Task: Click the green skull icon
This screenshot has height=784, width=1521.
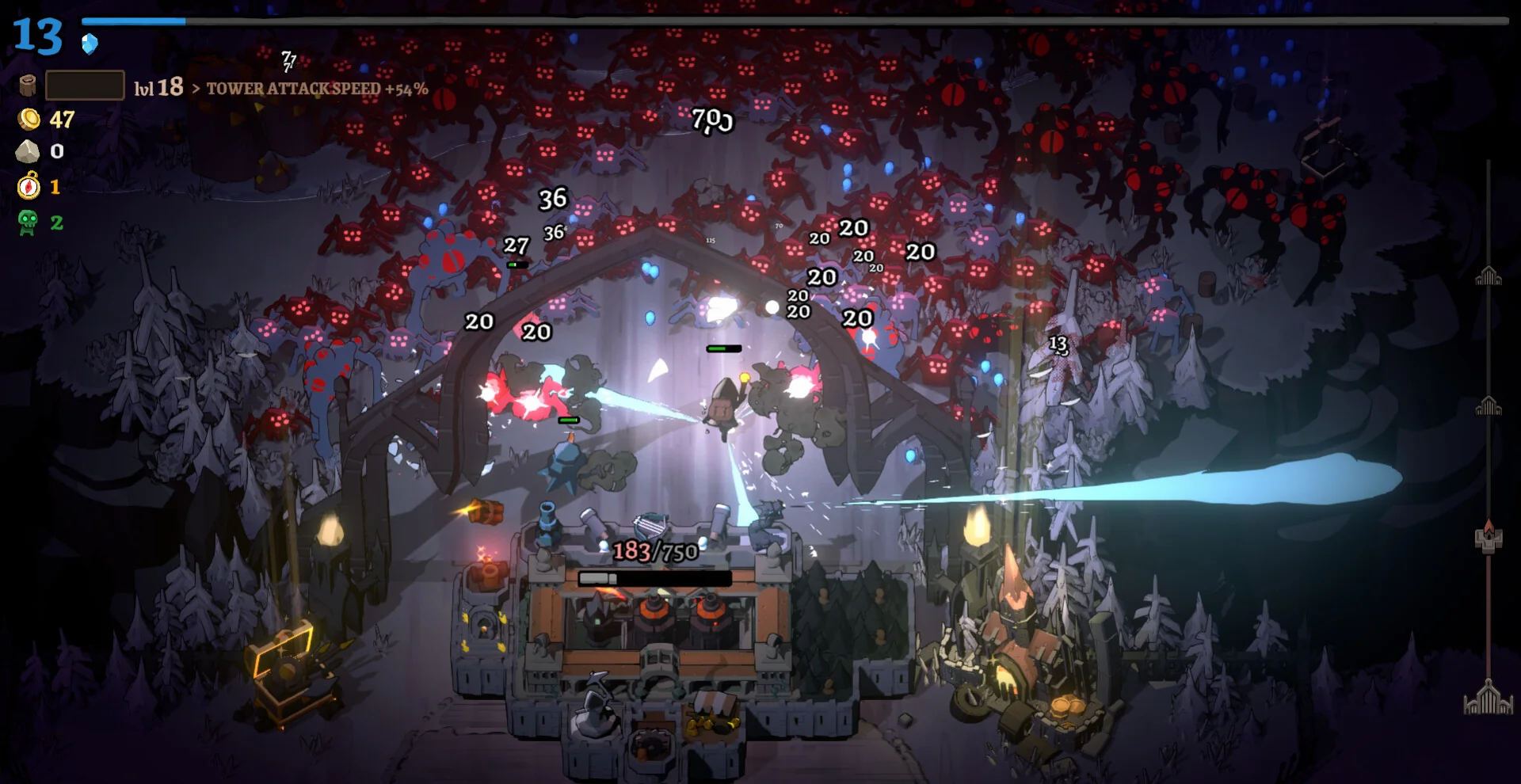Action: (x=28, y=223)
